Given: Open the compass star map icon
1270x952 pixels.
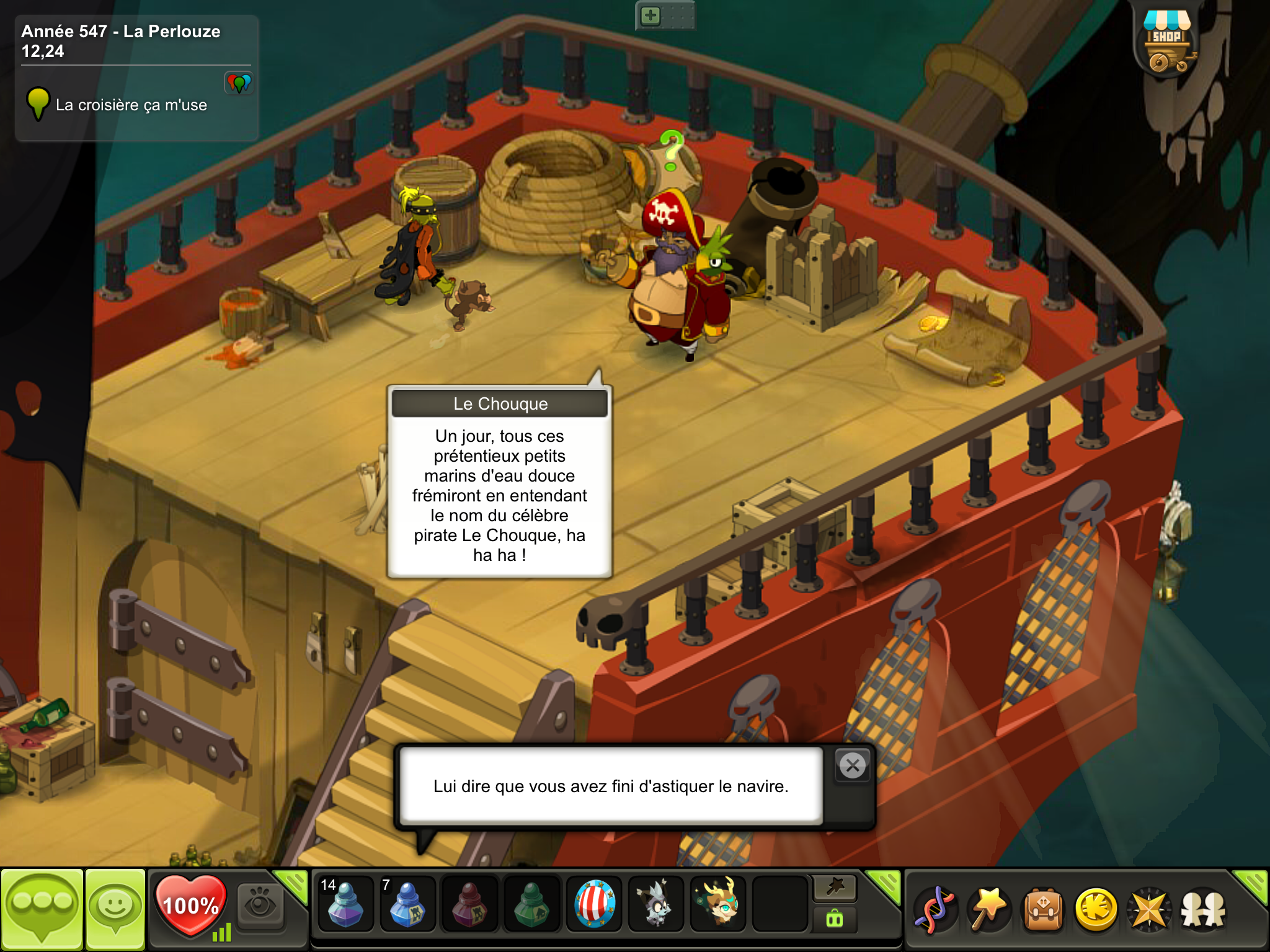Looking at the screenshot, I should pyautogui.click(x=1149, y=909).
